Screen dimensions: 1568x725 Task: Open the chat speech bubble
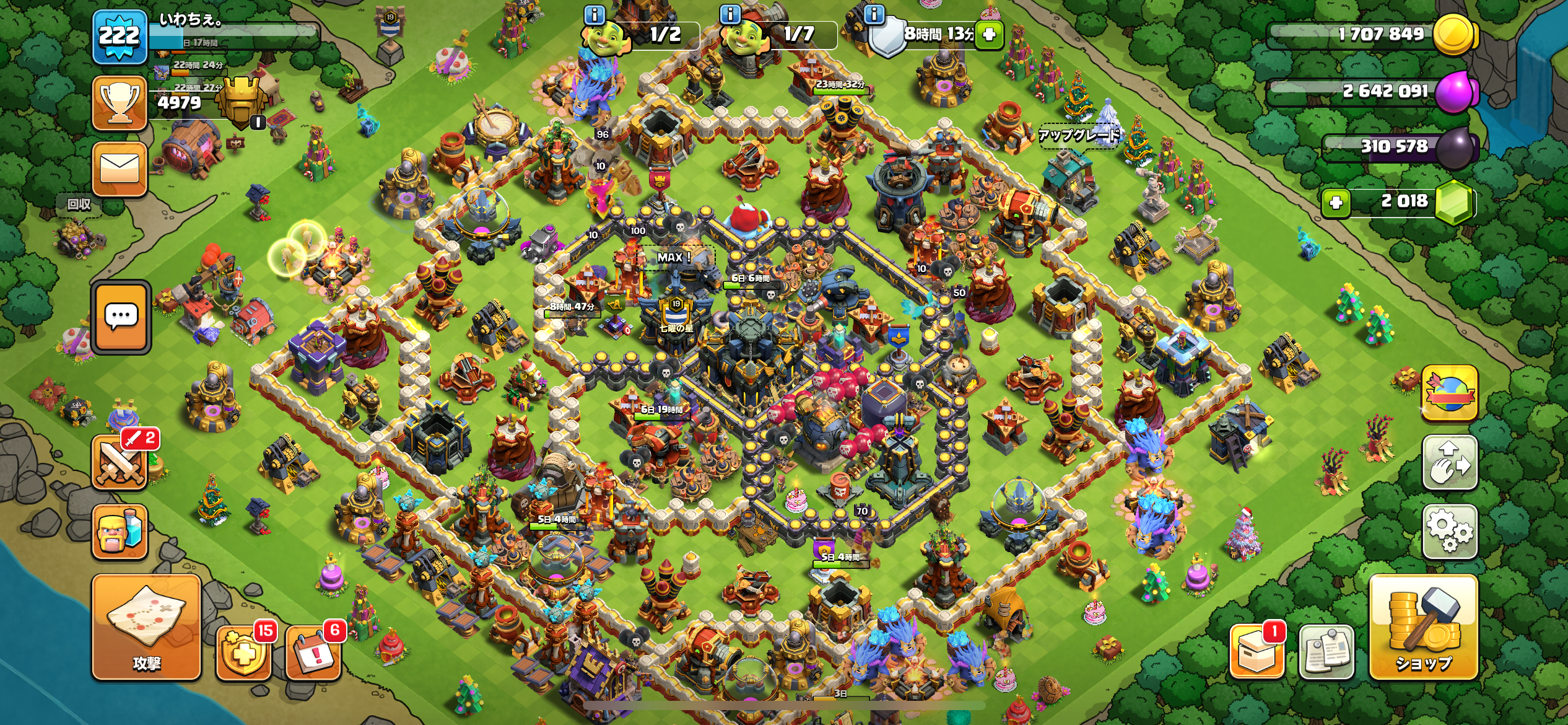tap(121, 317)
